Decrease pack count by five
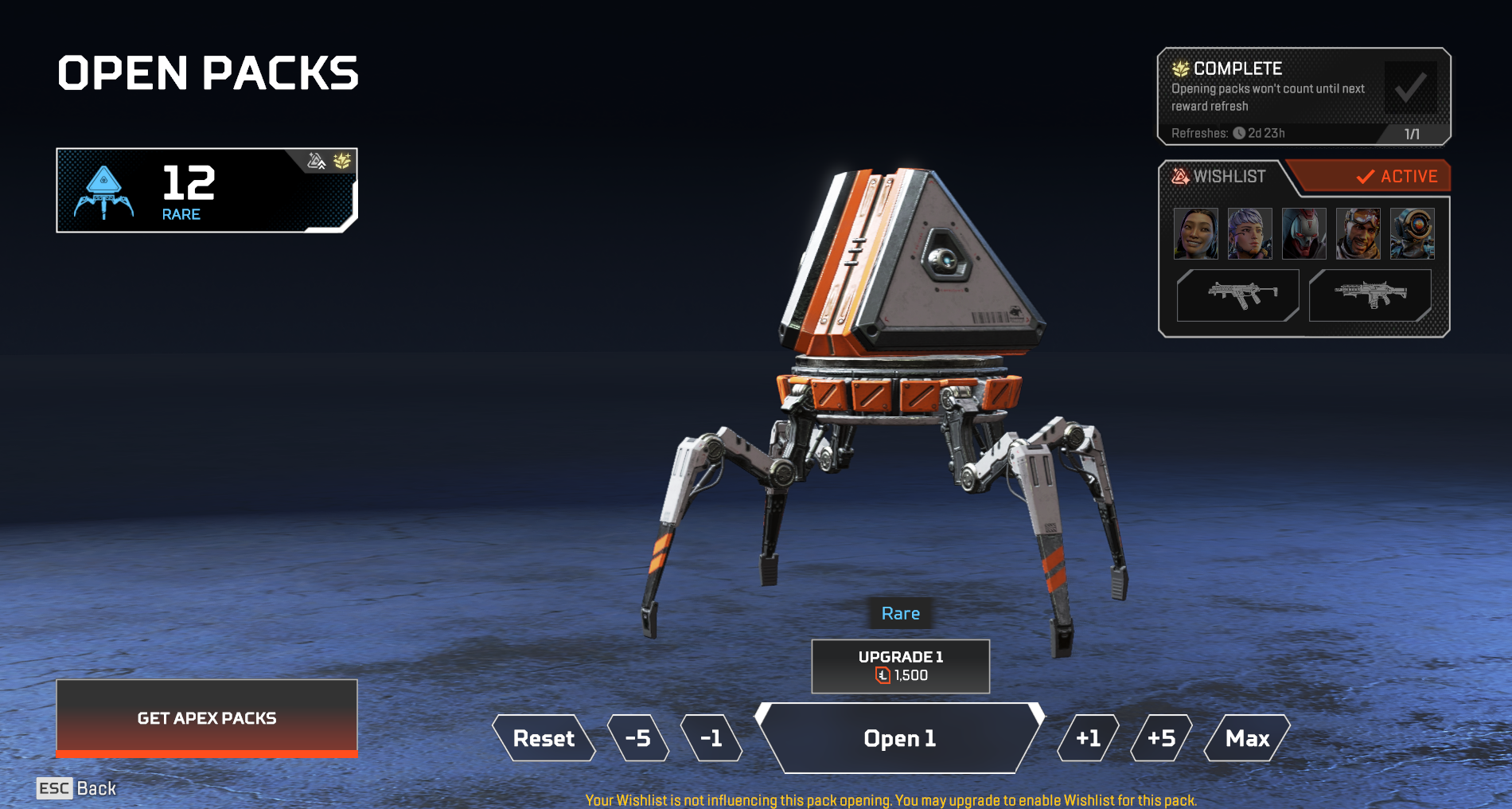The image size is (1512, 809). (x=638, y=738)
